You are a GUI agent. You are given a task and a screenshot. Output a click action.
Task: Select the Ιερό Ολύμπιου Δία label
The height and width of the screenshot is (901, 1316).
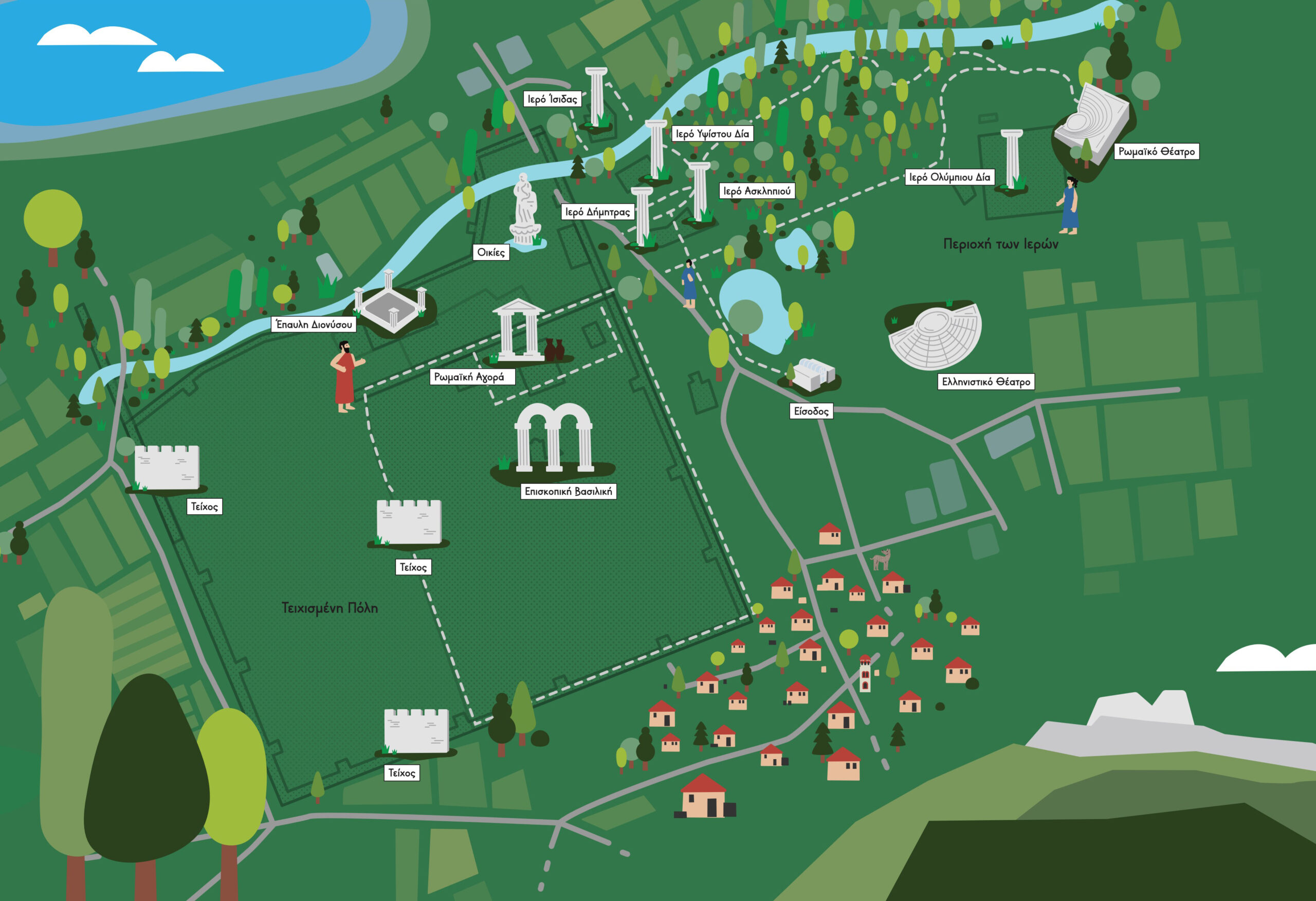(949, 177)
